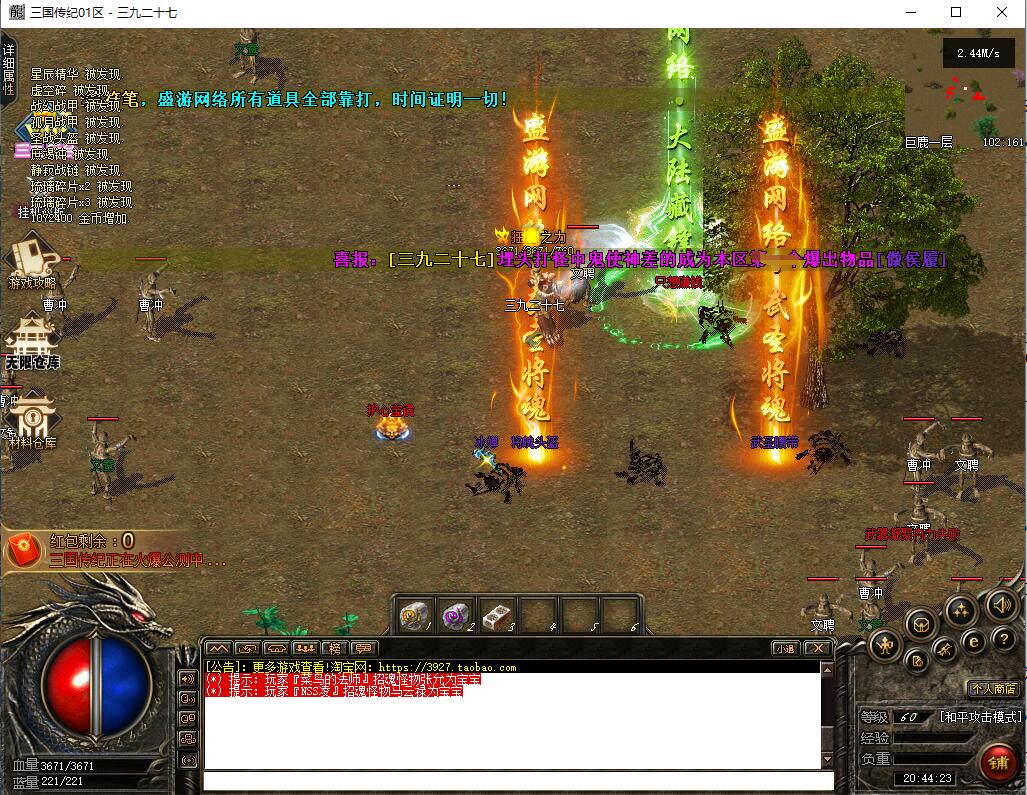Use the purple swirl item in slot 2

pos(456,615)
